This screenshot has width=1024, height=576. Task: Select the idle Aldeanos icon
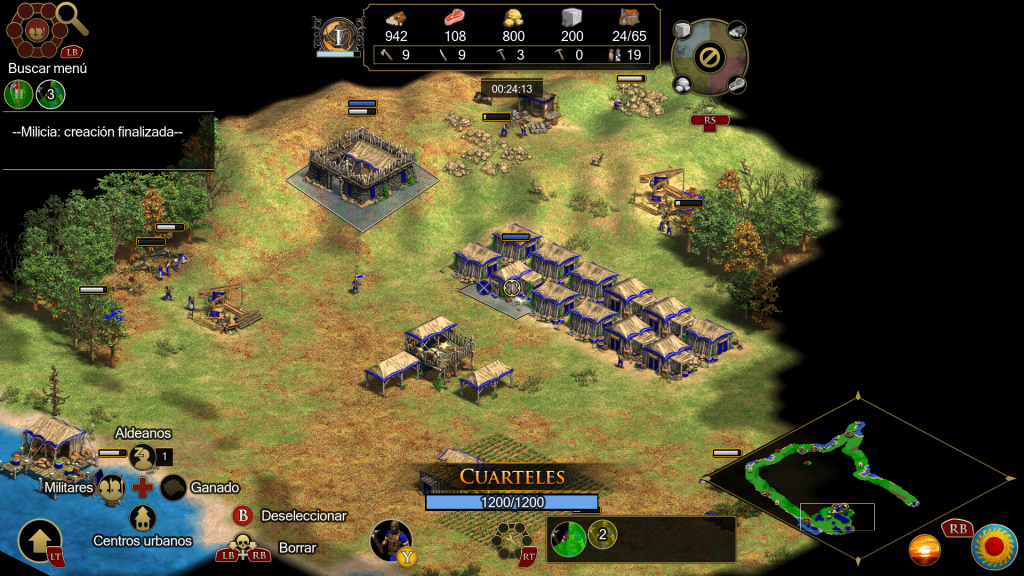click(143, 457)
